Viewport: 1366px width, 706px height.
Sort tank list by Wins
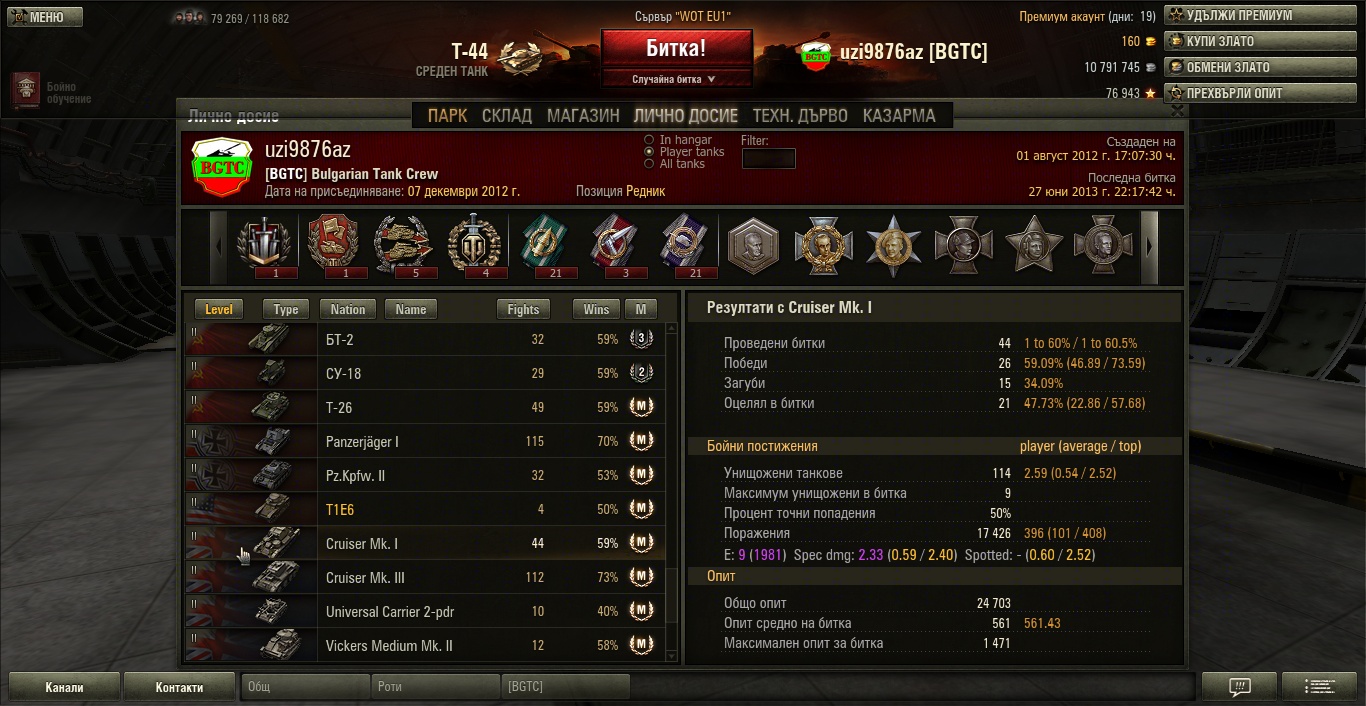point(596,310)
